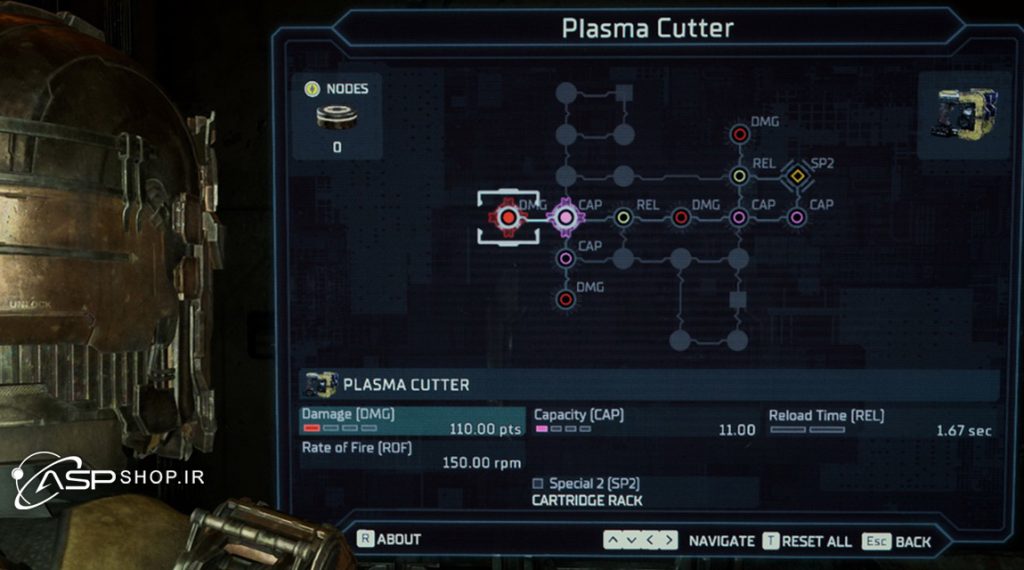Image resolution: width=1024 pixels, height=570 pixels.
Task: Select the red DMG node above SP2 branch
Action: 739,134
